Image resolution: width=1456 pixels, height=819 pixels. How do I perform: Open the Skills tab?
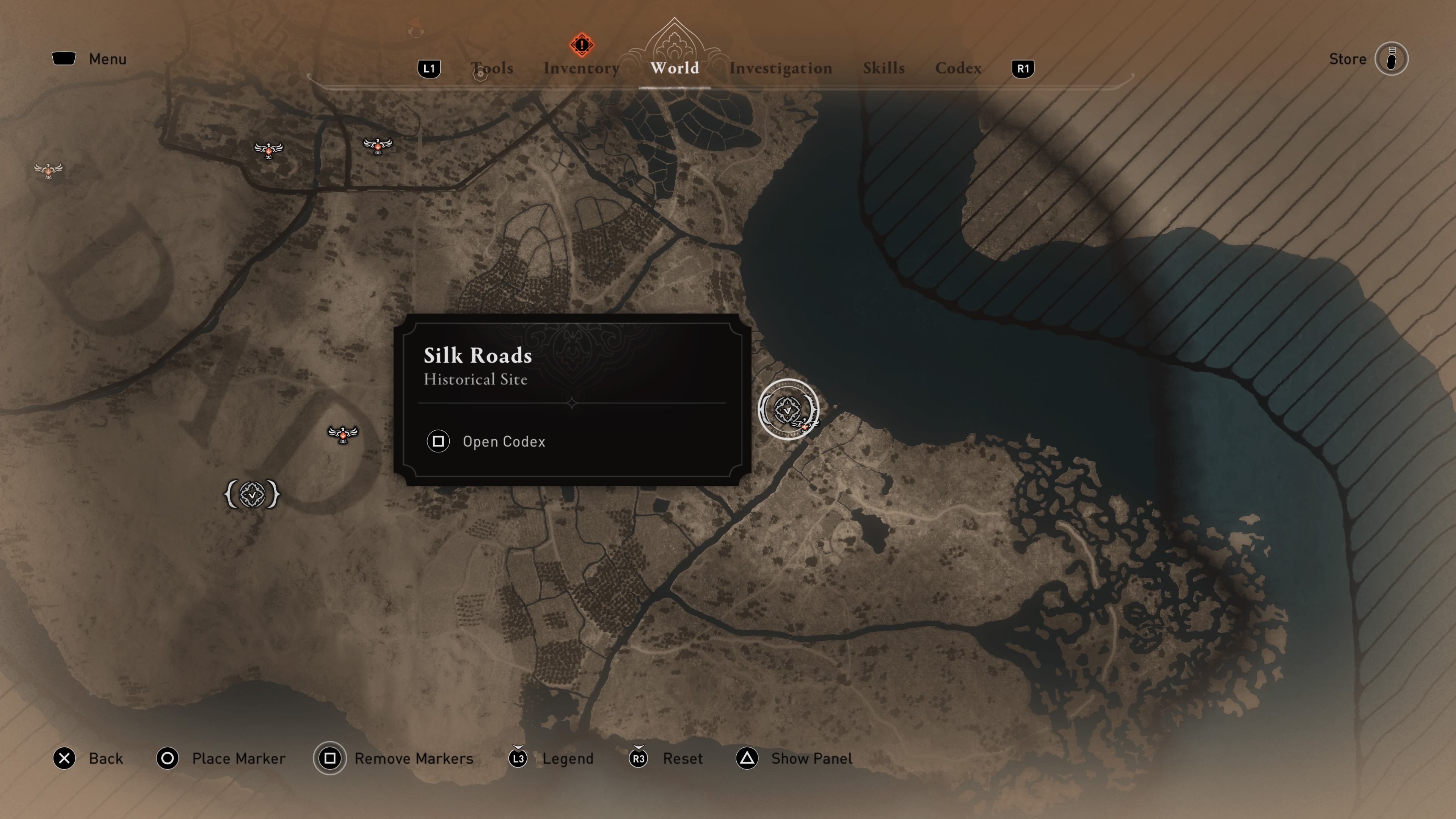(883, 68)
